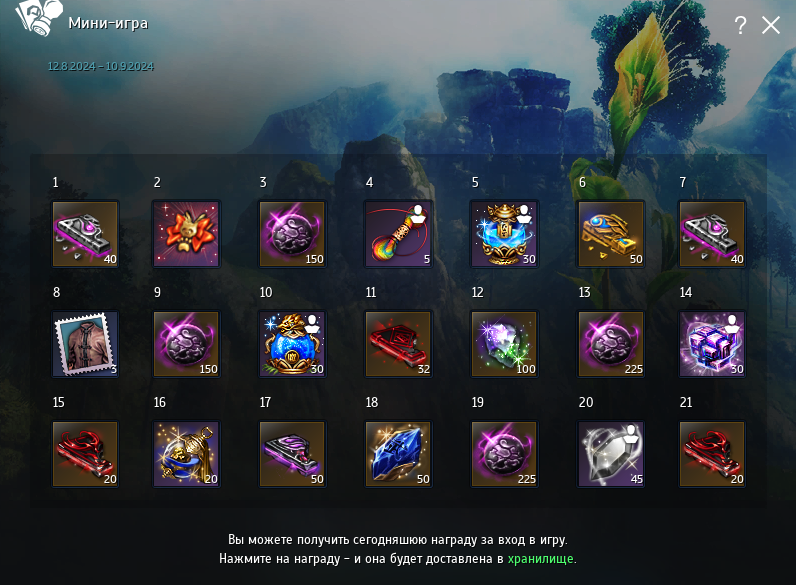Claim the day 10 blue flask reward
Screen dimensions: 796x585
(292, 344)
